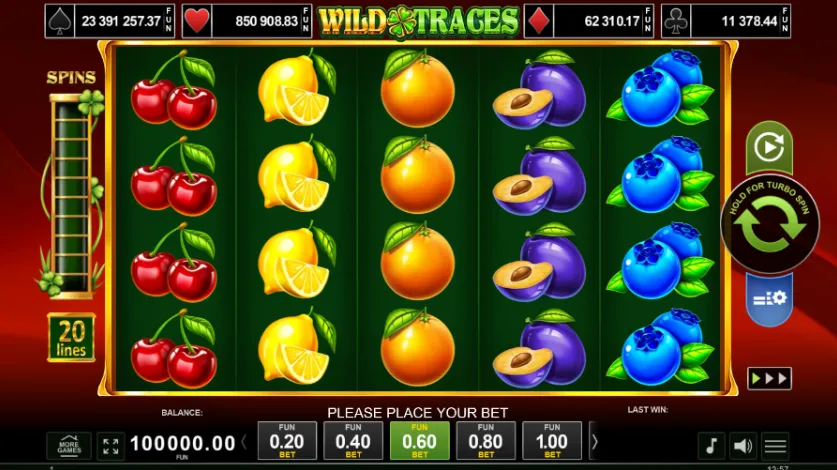Select the 0.20 bet button
Image resolution: width=837 pixels, height=470 pixels.
click(287, 440)
